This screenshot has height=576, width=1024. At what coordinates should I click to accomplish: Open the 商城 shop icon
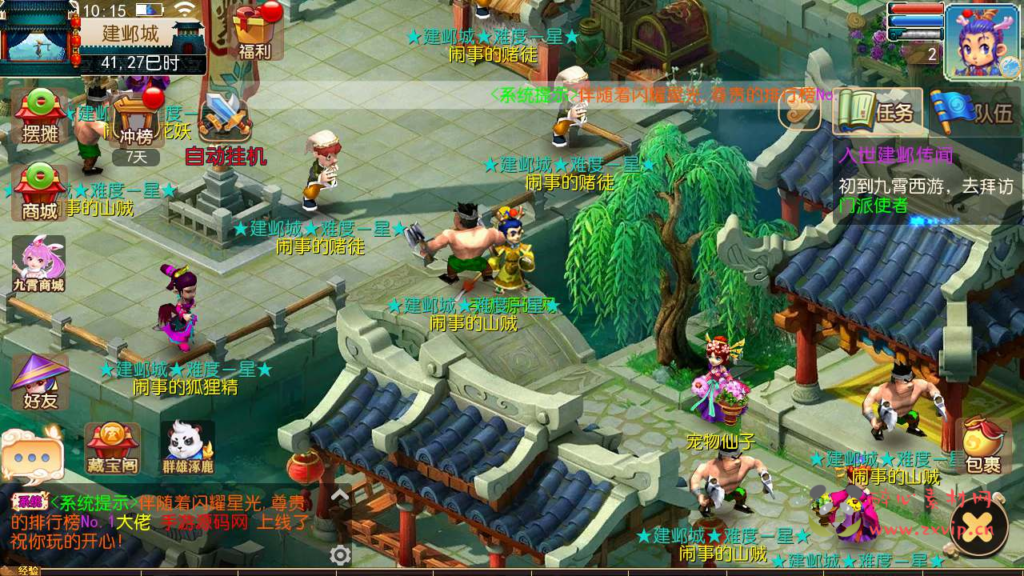pos(40,190)
